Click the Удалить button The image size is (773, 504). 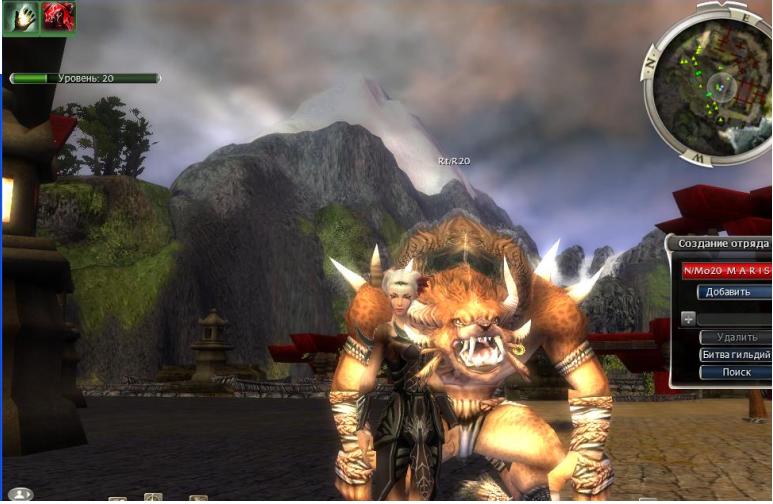[x=734, y=338]
